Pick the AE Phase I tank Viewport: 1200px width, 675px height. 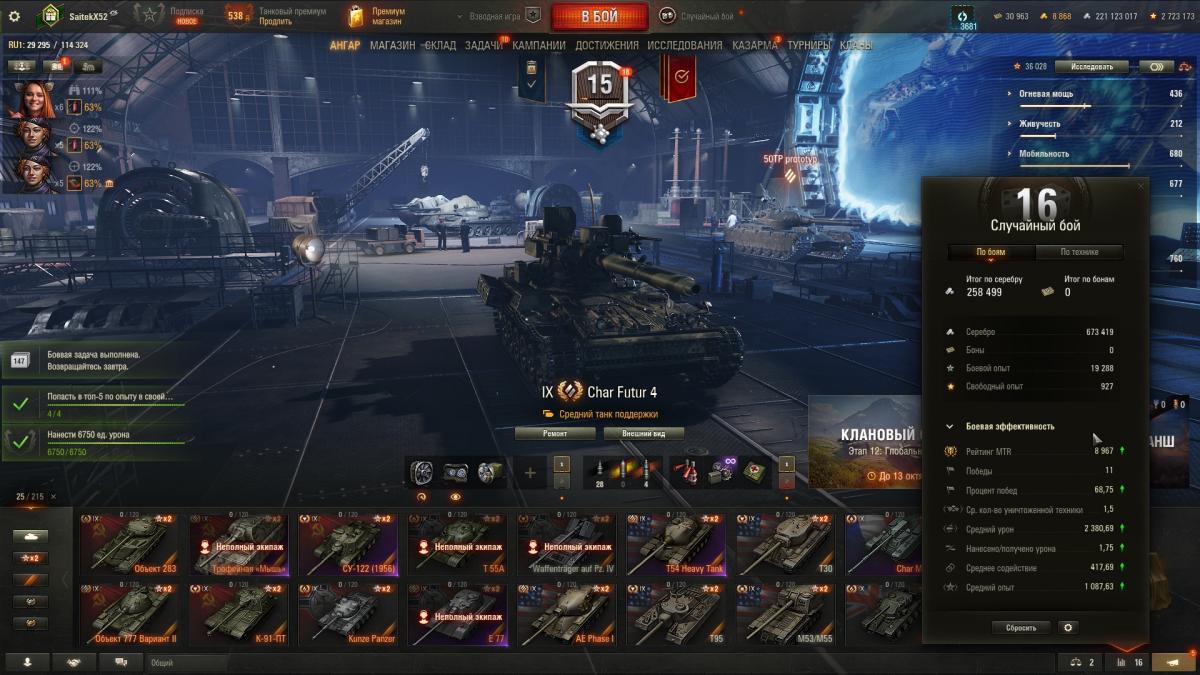pos(566,614)
